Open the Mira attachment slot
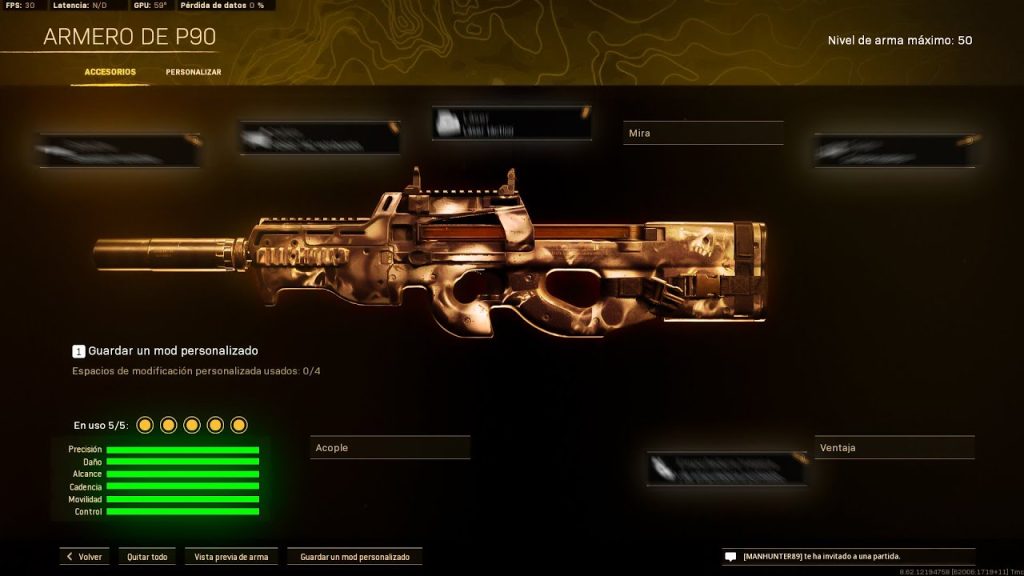 point(703,133)
